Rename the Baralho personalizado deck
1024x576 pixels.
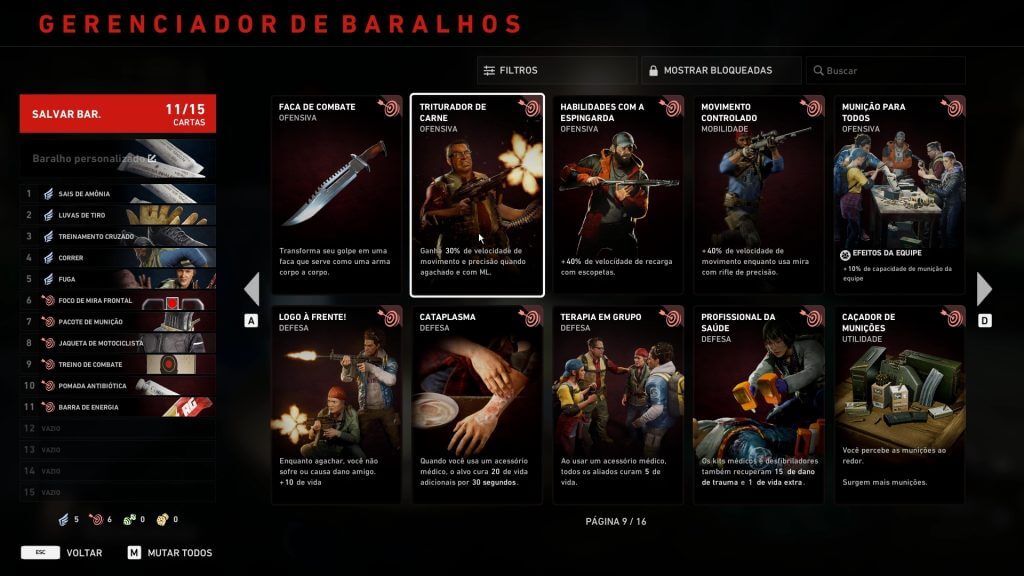pos(152,158)
